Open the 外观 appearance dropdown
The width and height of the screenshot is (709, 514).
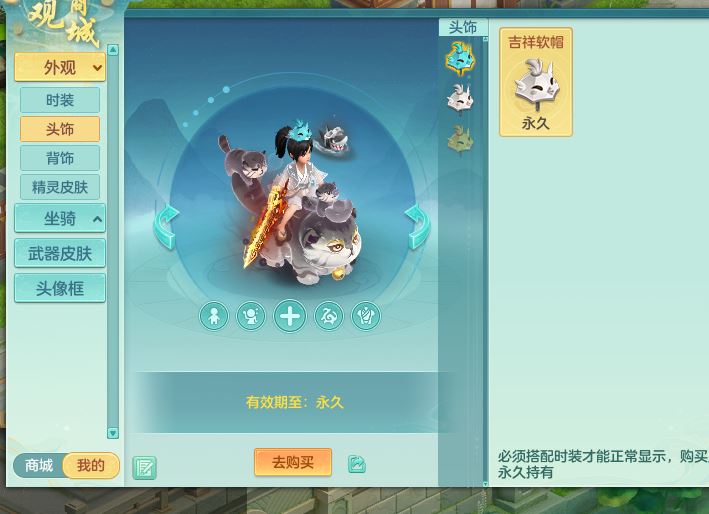point(60,68)
